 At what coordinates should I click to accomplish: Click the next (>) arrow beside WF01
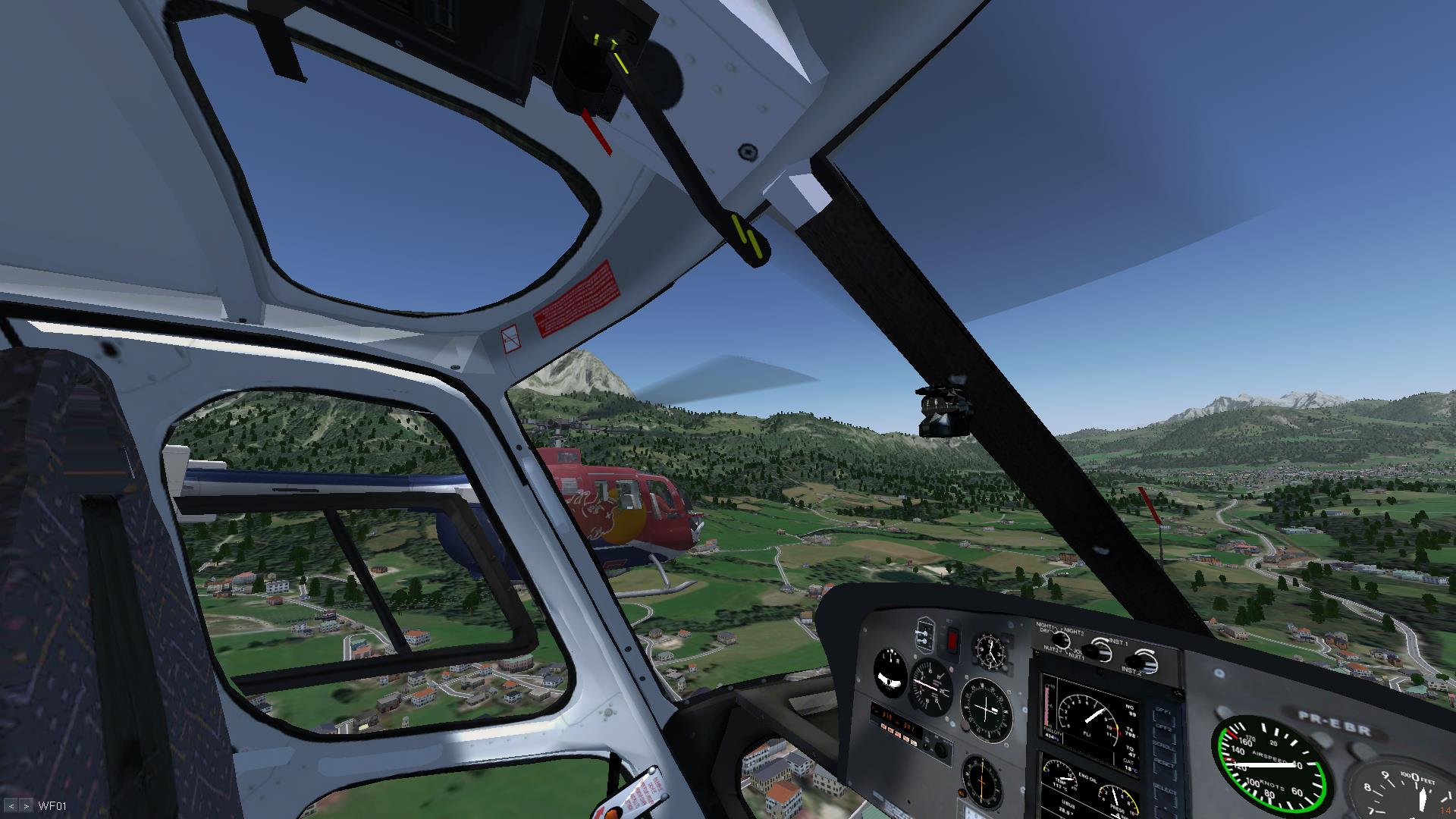pyautogui.click(x=26, y=806)
